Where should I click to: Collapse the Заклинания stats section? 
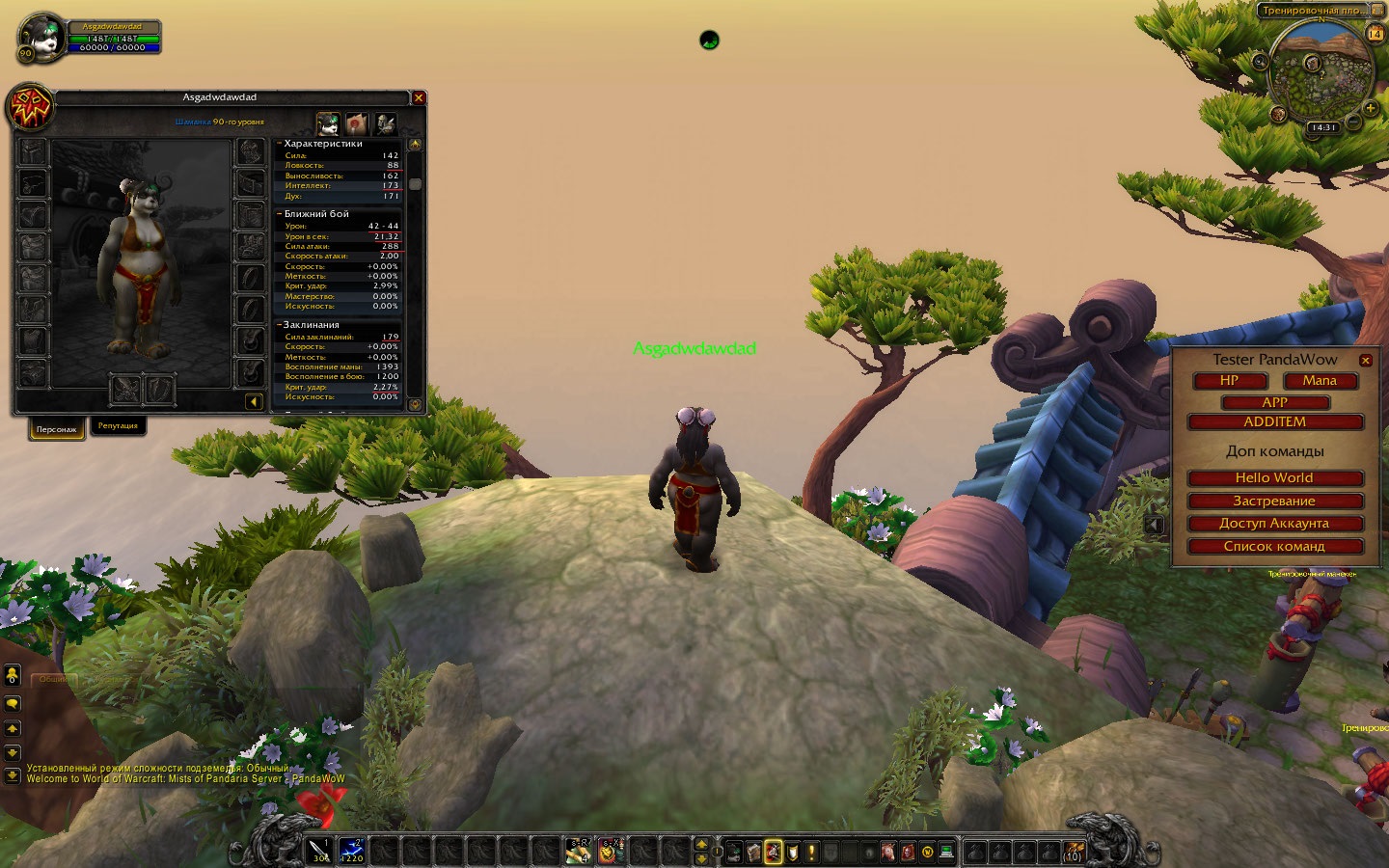tap(280, 325)
